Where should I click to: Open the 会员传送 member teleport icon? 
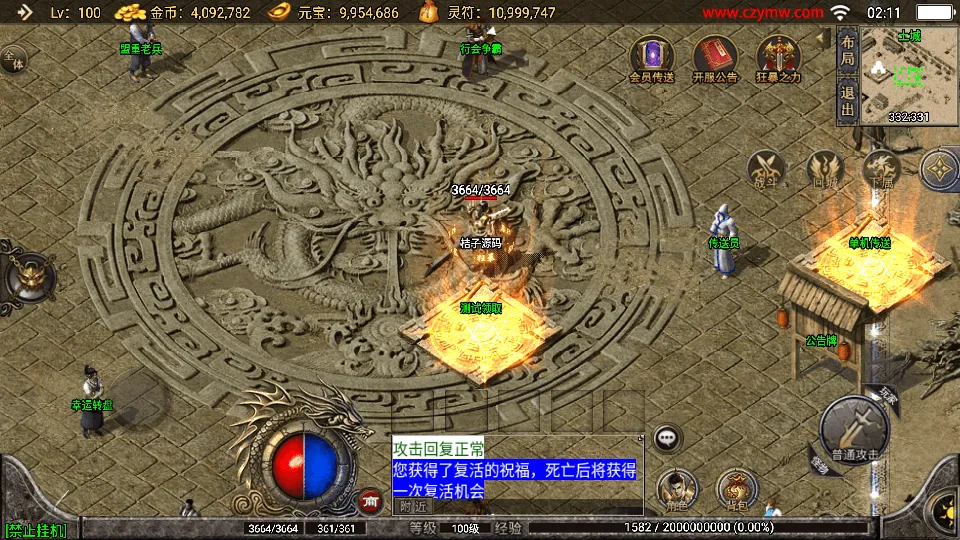[652, 56]
